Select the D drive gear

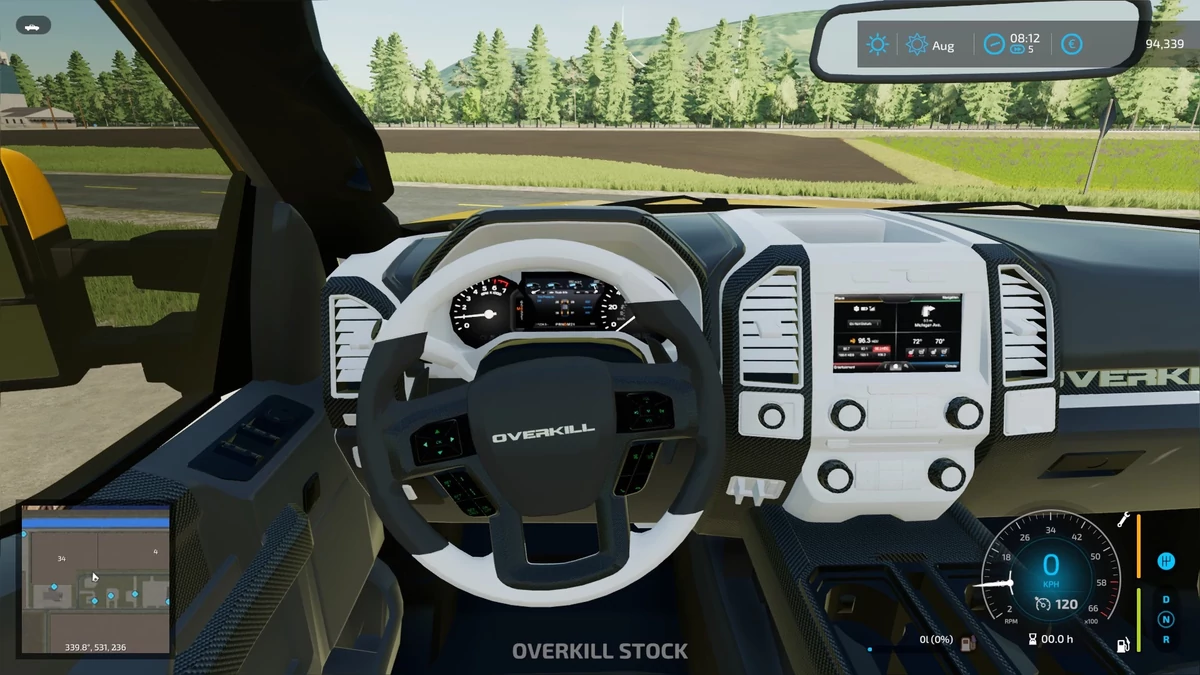click(1165, 600)
